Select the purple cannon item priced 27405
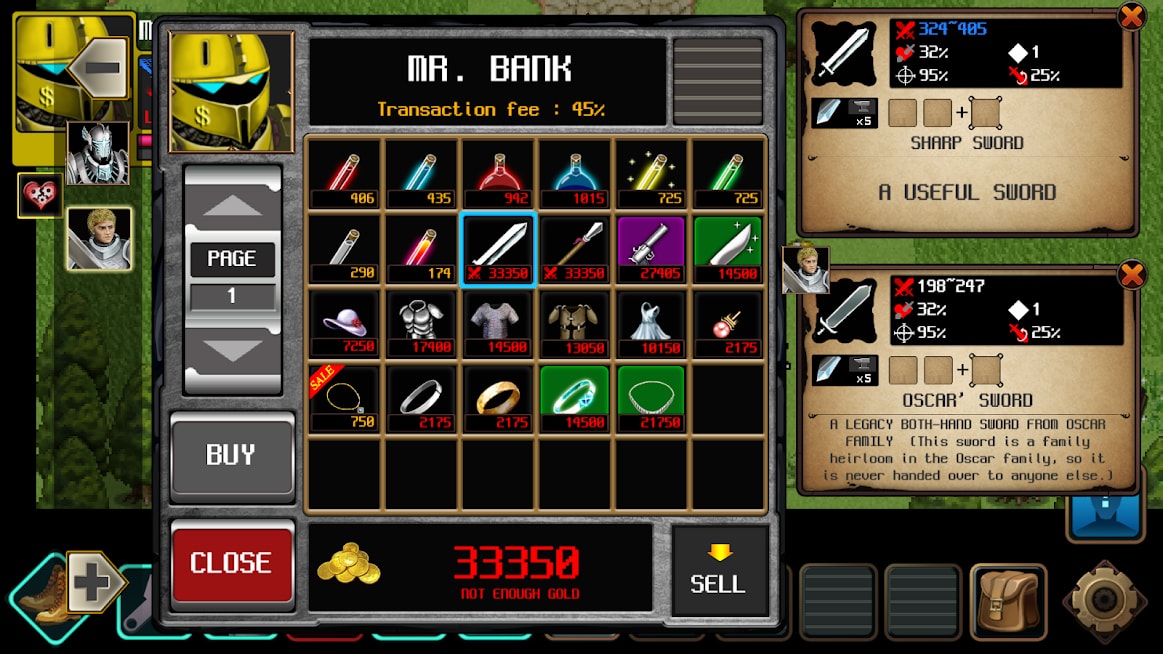The width and height of the screenshot is (1163, 654). click(652, 248)
